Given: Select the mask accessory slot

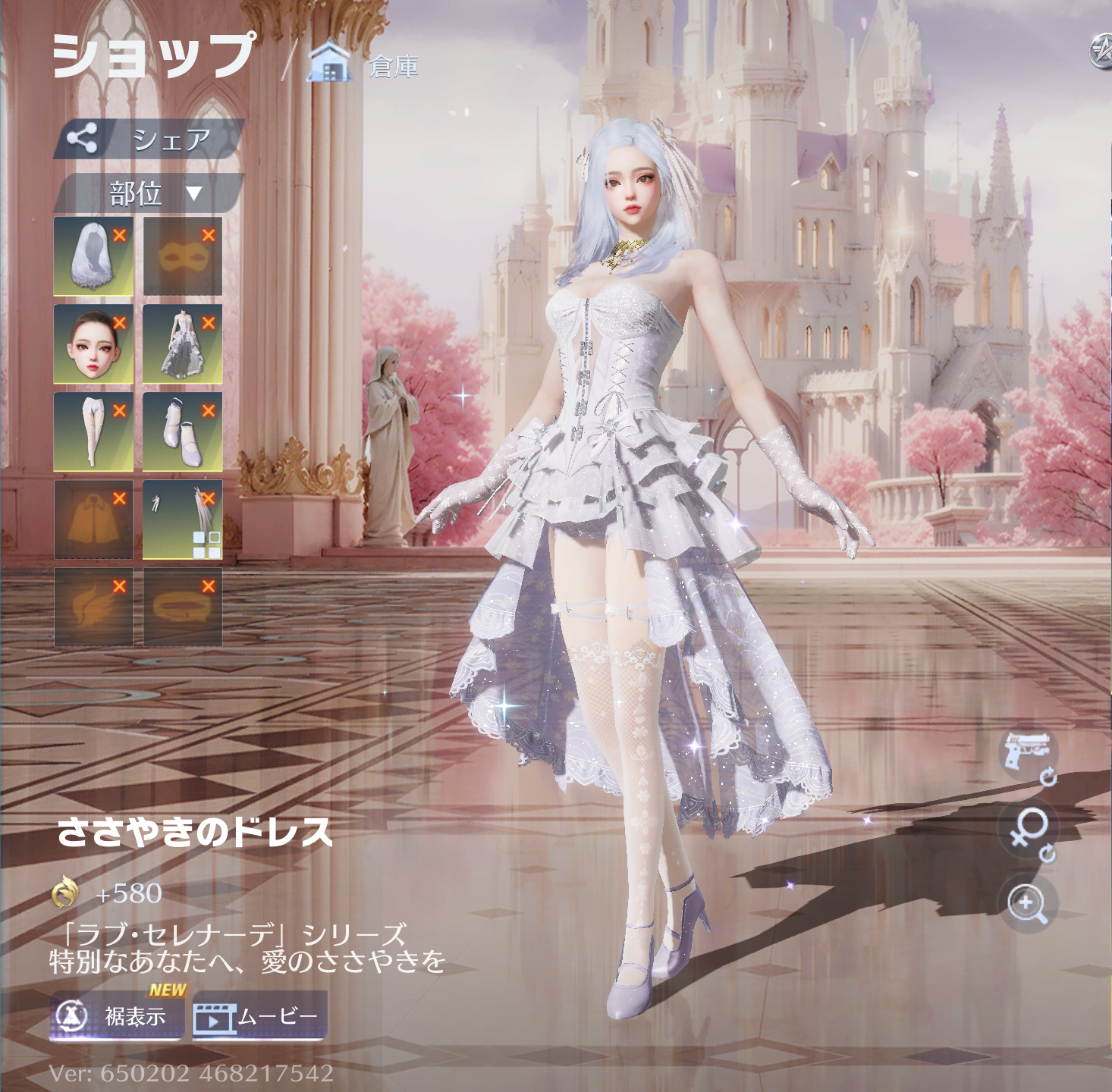Looking at the screenshot, I should (x=182, y=256).
